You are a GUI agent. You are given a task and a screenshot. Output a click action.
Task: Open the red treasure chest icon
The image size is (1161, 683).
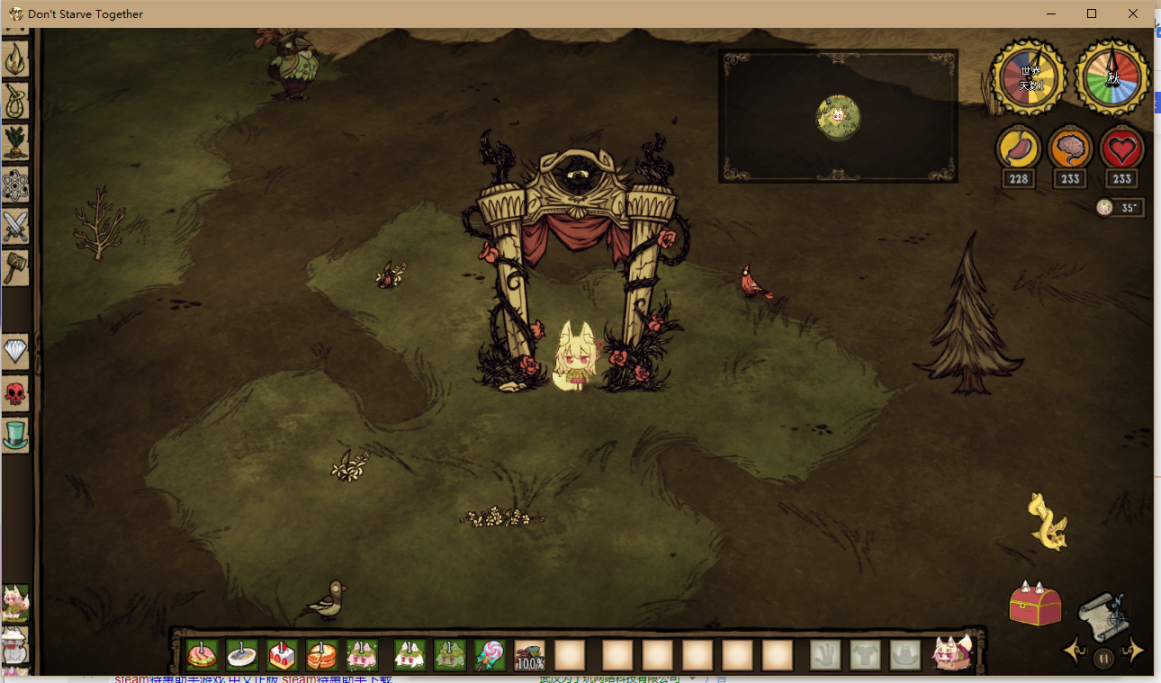pyautogui.click(x=1035, y=605)
